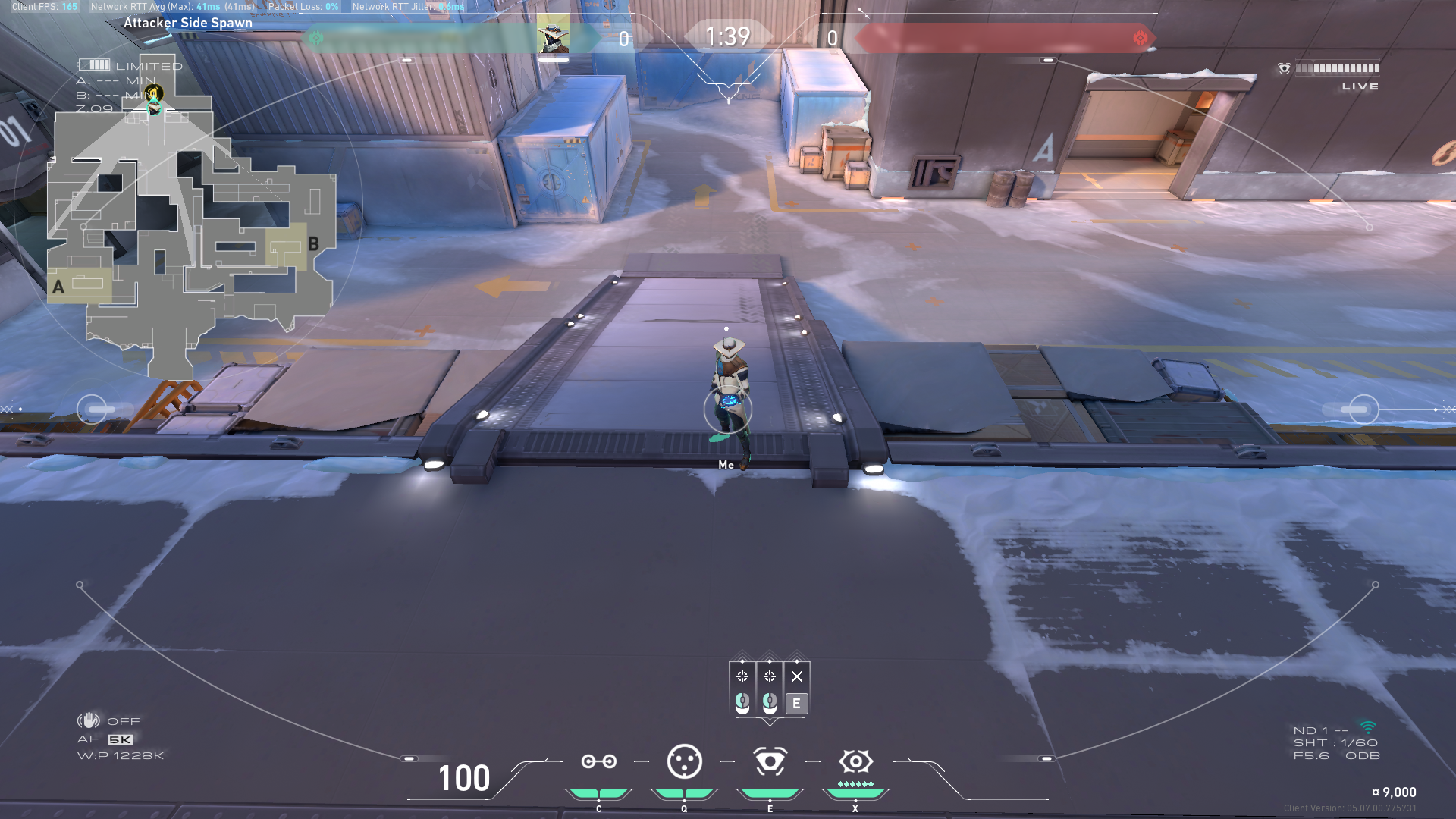Select the agent portrait on the scoreboard
This screenshot has width=1456, height=819.
(x=554, y=34)
